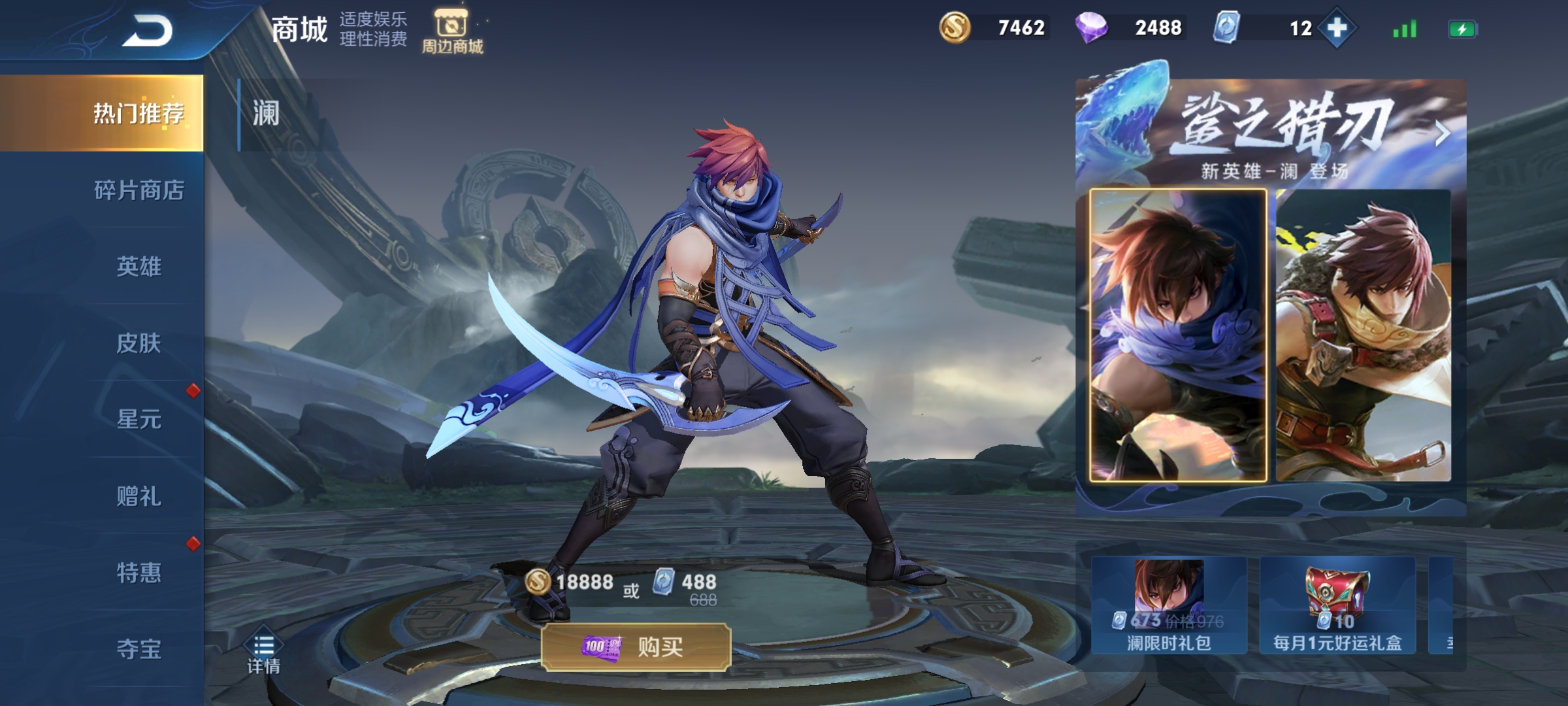Image resolution: width=1568 pixels, height=706 pixels.
Task: Select the 特惠 discount category
Action: (139, 573)
